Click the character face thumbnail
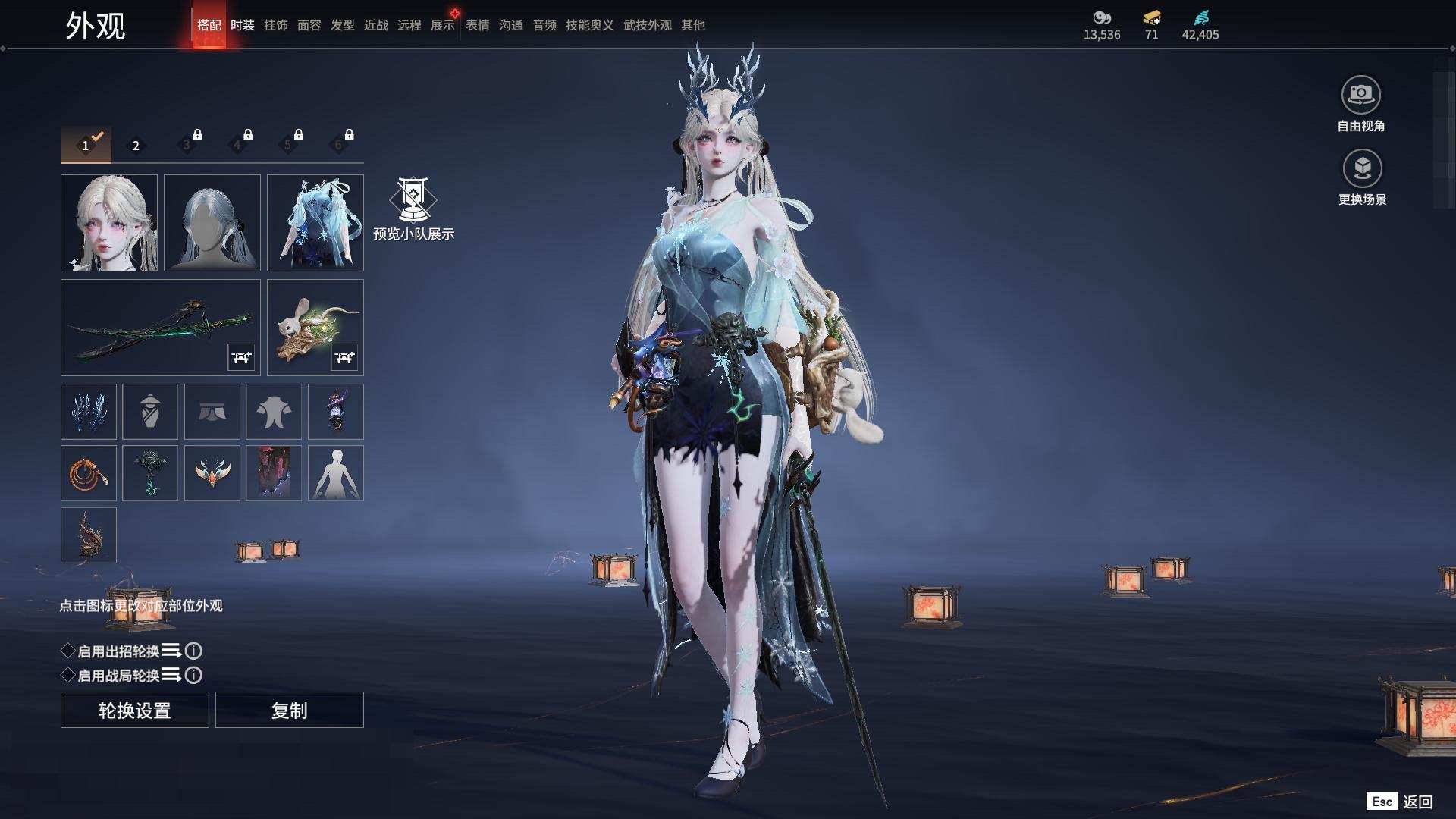Viewport: 1456px width, 819px height. [x=109, y=223]
